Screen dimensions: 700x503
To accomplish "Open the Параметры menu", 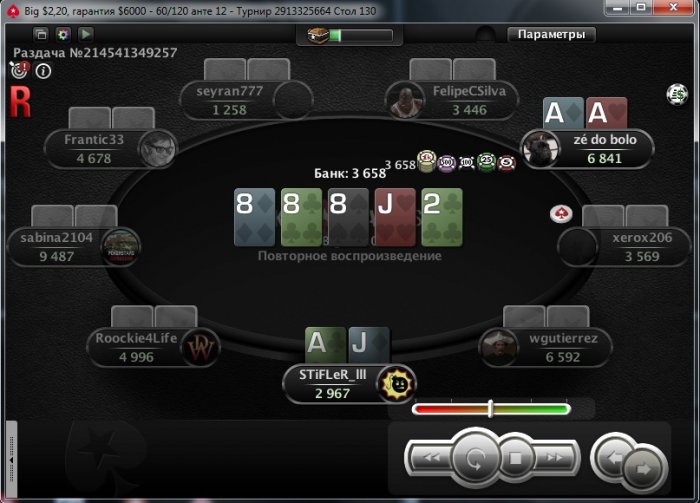I will click(551, 34).
